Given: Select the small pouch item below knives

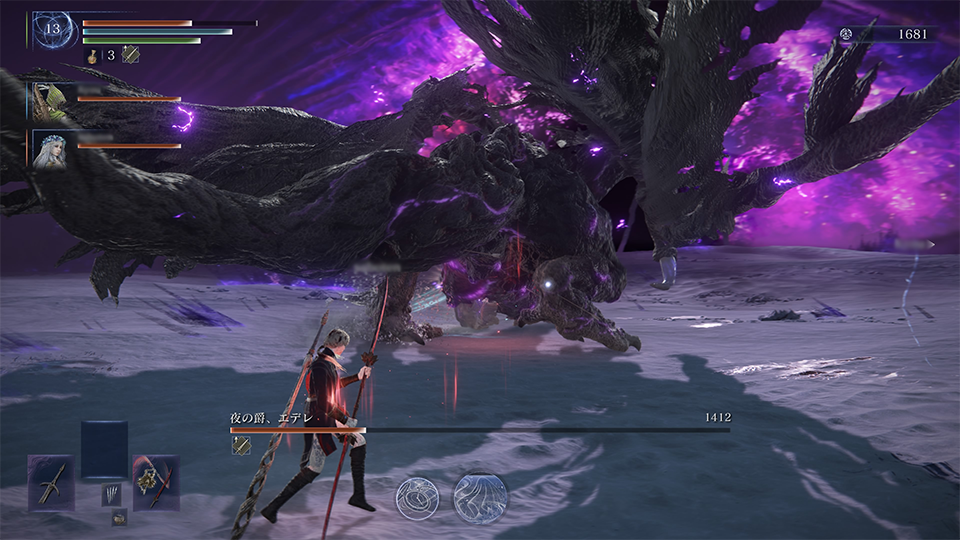Looking at the screenshot, I should [119, 517].
